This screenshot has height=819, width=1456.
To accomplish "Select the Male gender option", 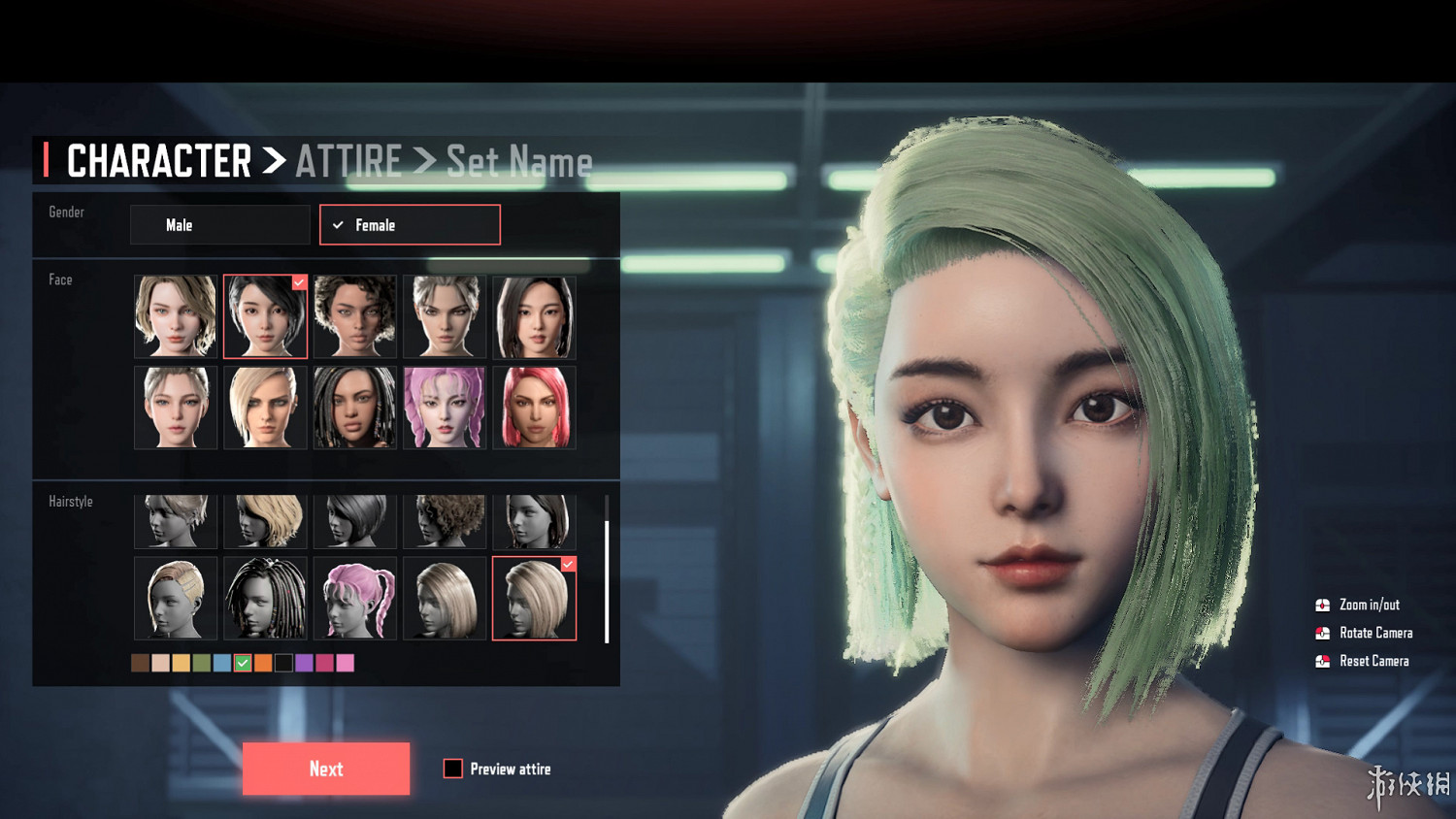I will coord(219,225).
